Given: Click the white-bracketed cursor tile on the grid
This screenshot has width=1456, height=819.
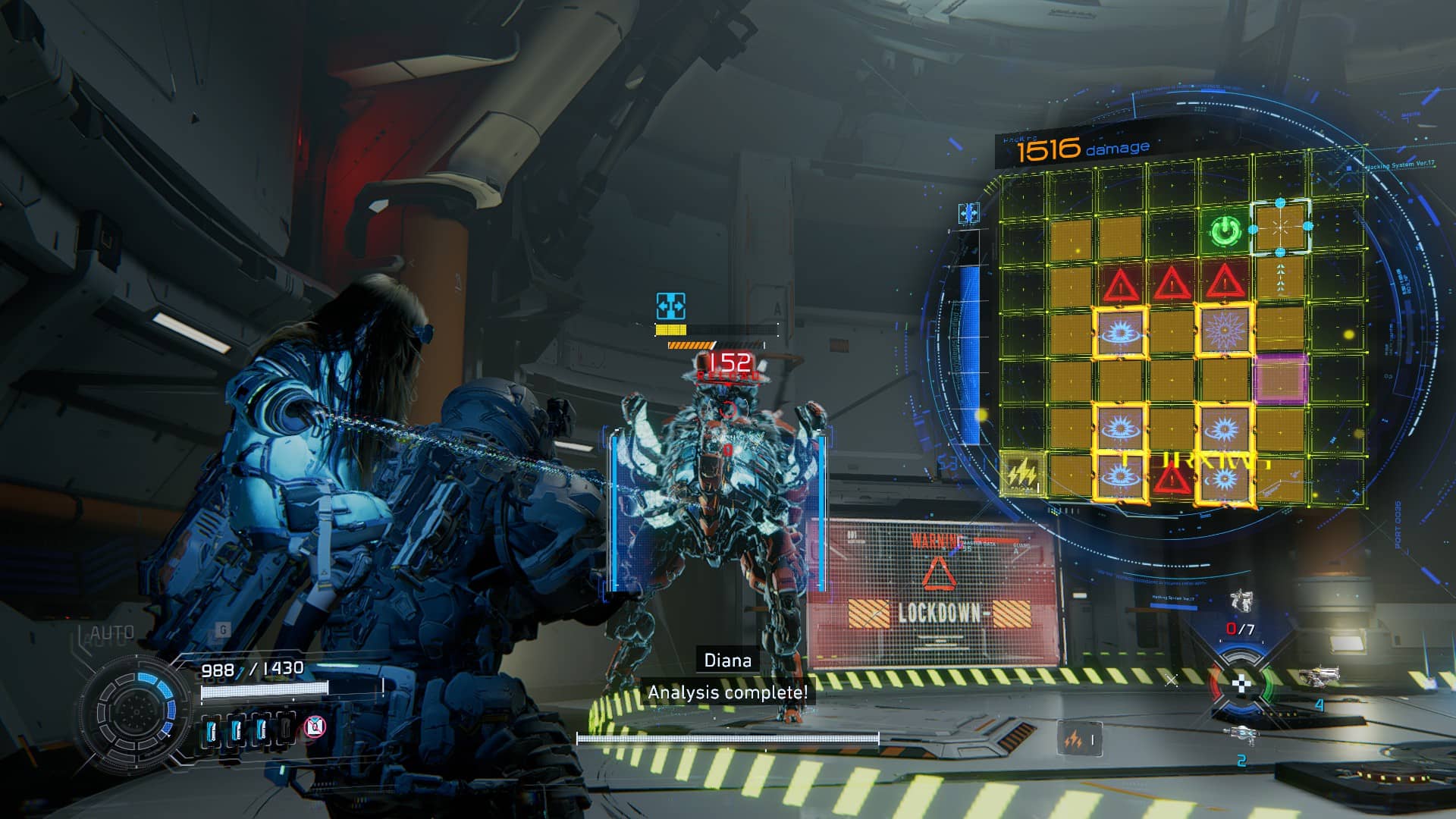Looking at the screenshot, I should [1280, 227].
